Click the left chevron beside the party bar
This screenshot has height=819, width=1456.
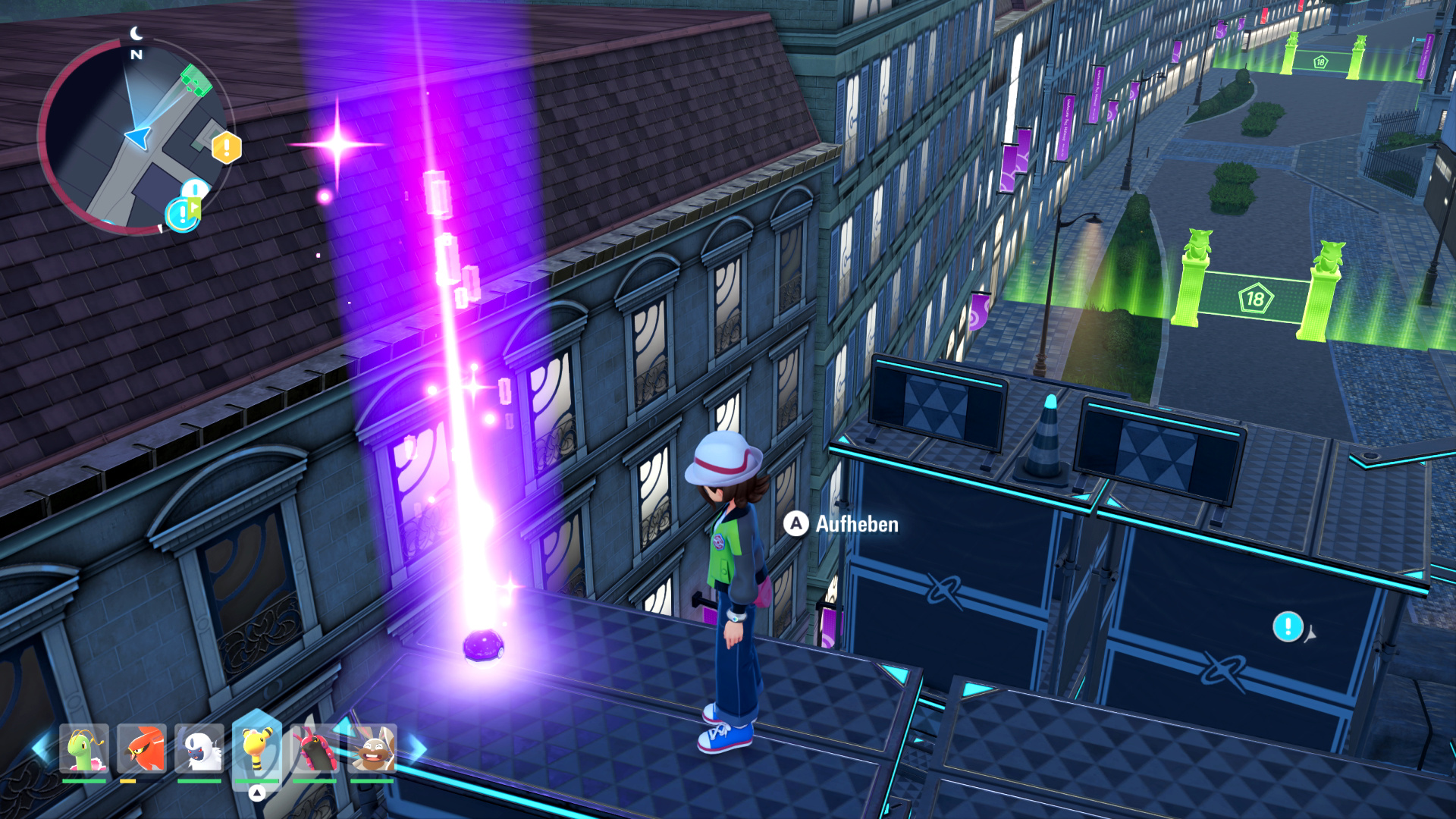pyautogui.click(x=39, y=748)
